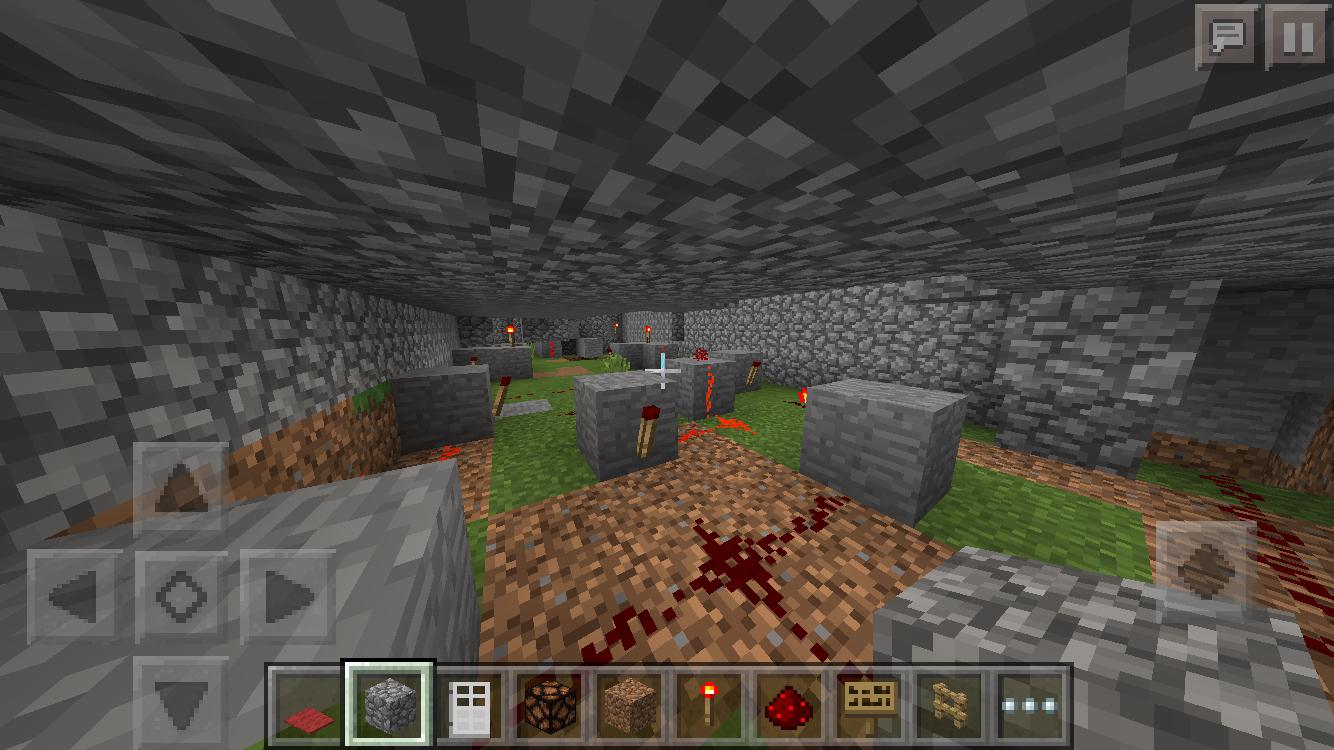The image size is (1334, 750).
Task: Equip the redstone torch
Action: [710, 705]
